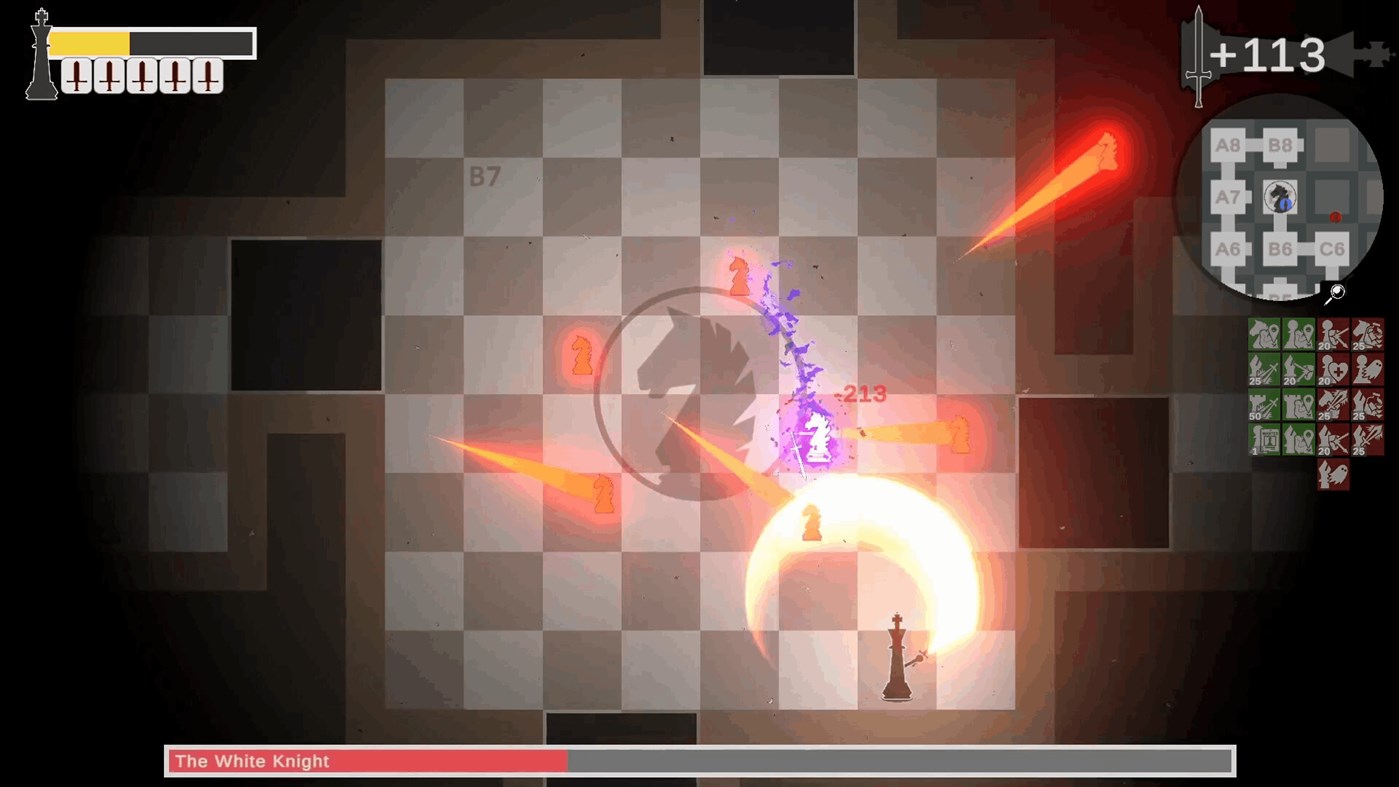
Task: Toggle the pawn ghost ability tile
Action: [1368, 369]
